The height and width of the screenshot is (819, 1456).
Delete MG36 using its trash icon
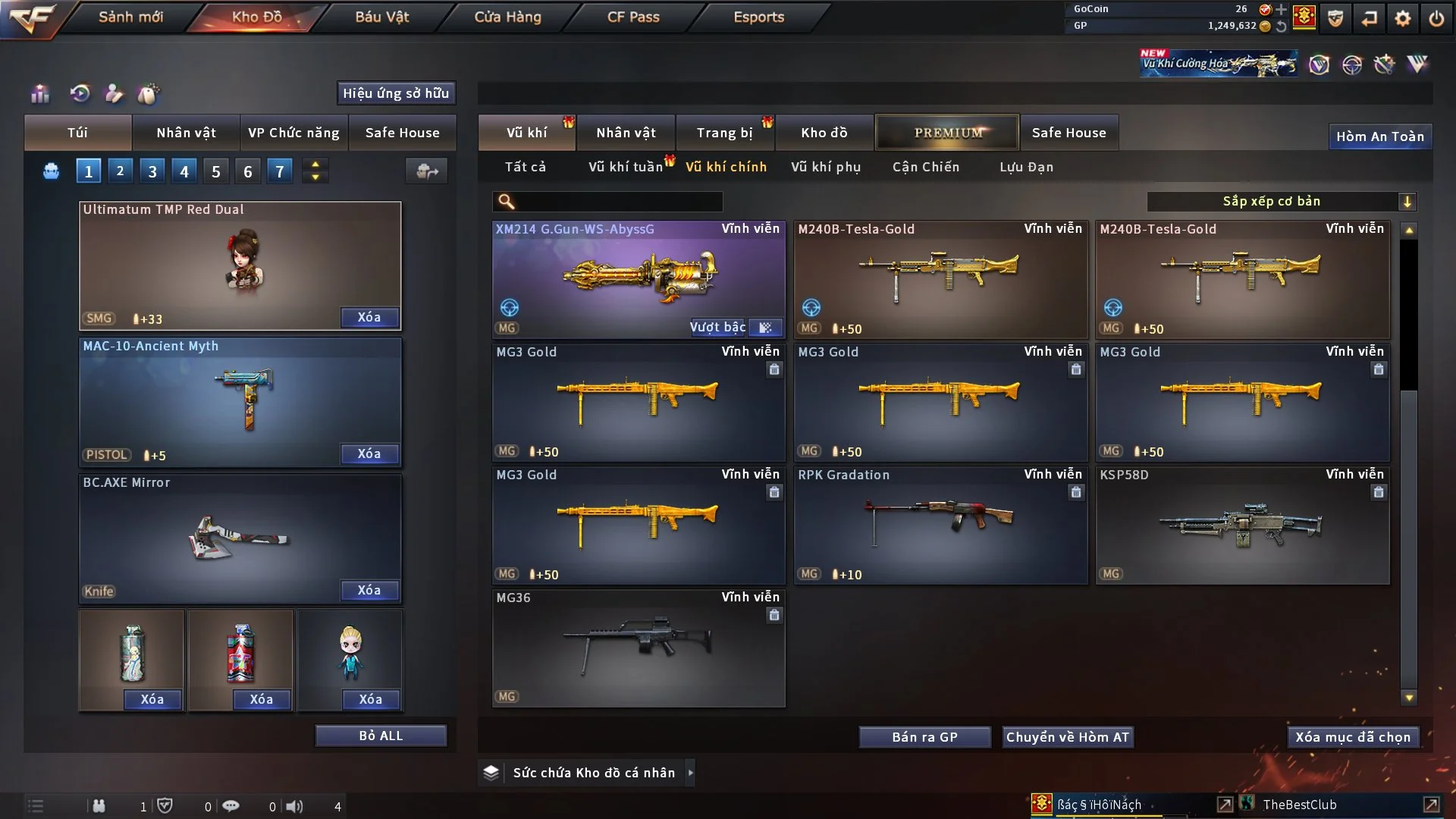coord(774,616)
